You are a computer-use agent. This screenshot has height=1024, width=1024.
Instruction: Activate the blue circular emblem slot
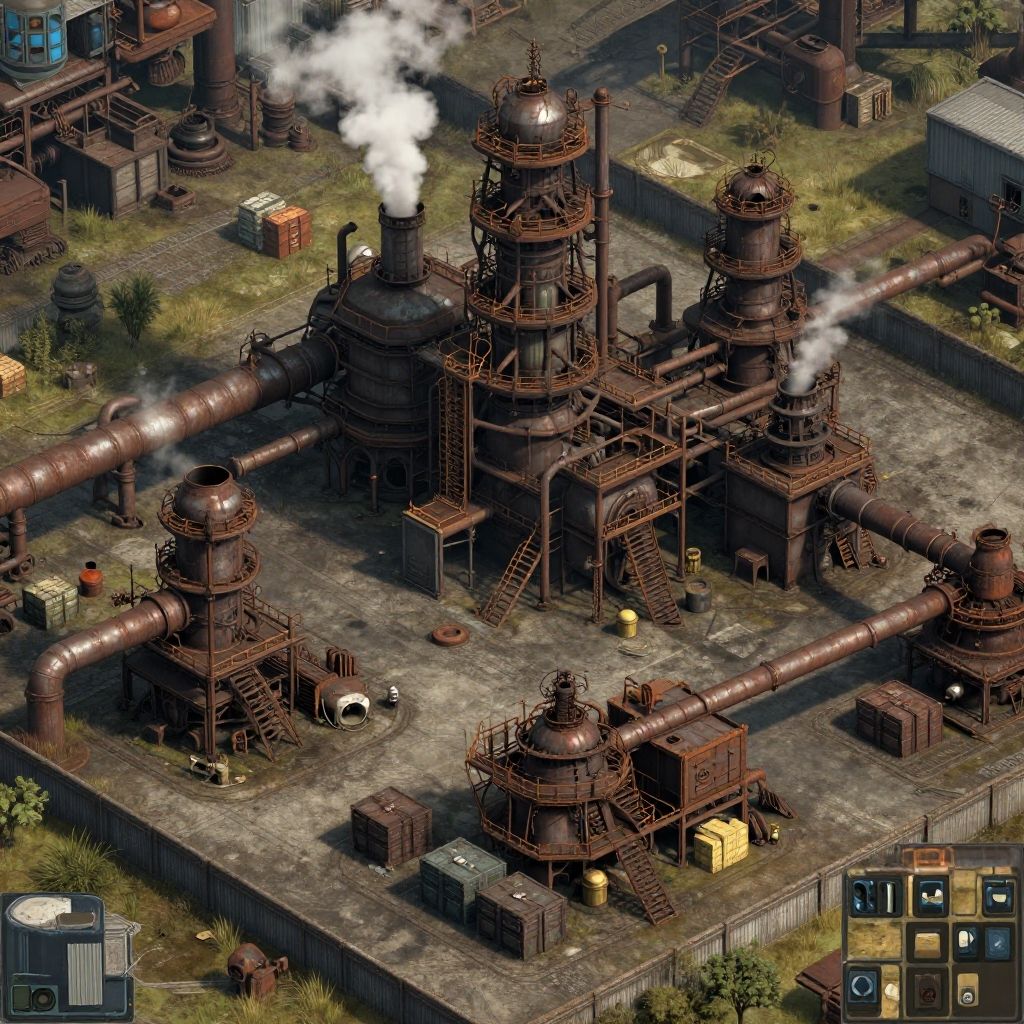click(997, 944)
